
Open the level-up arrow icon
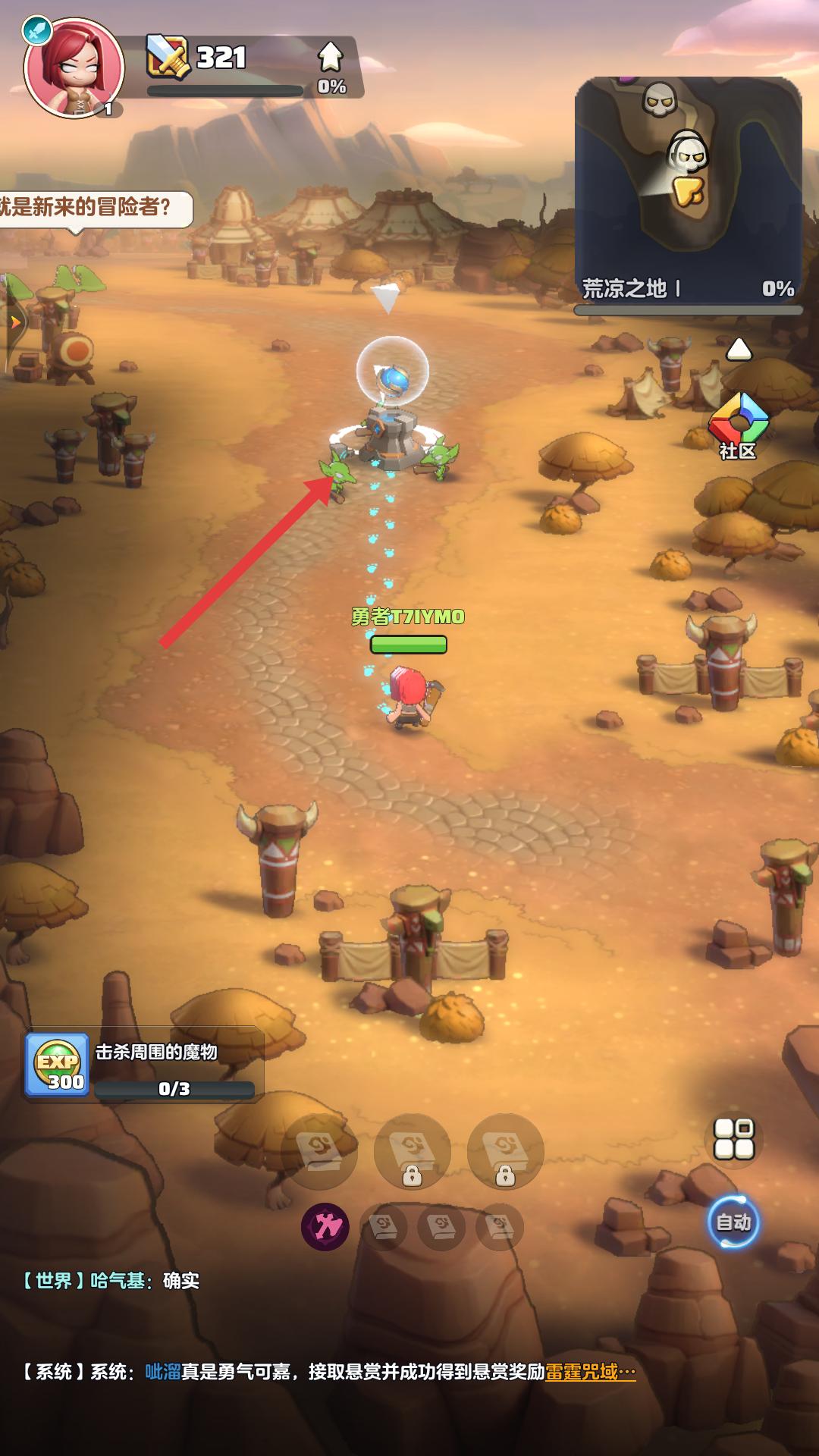point(331,58)
